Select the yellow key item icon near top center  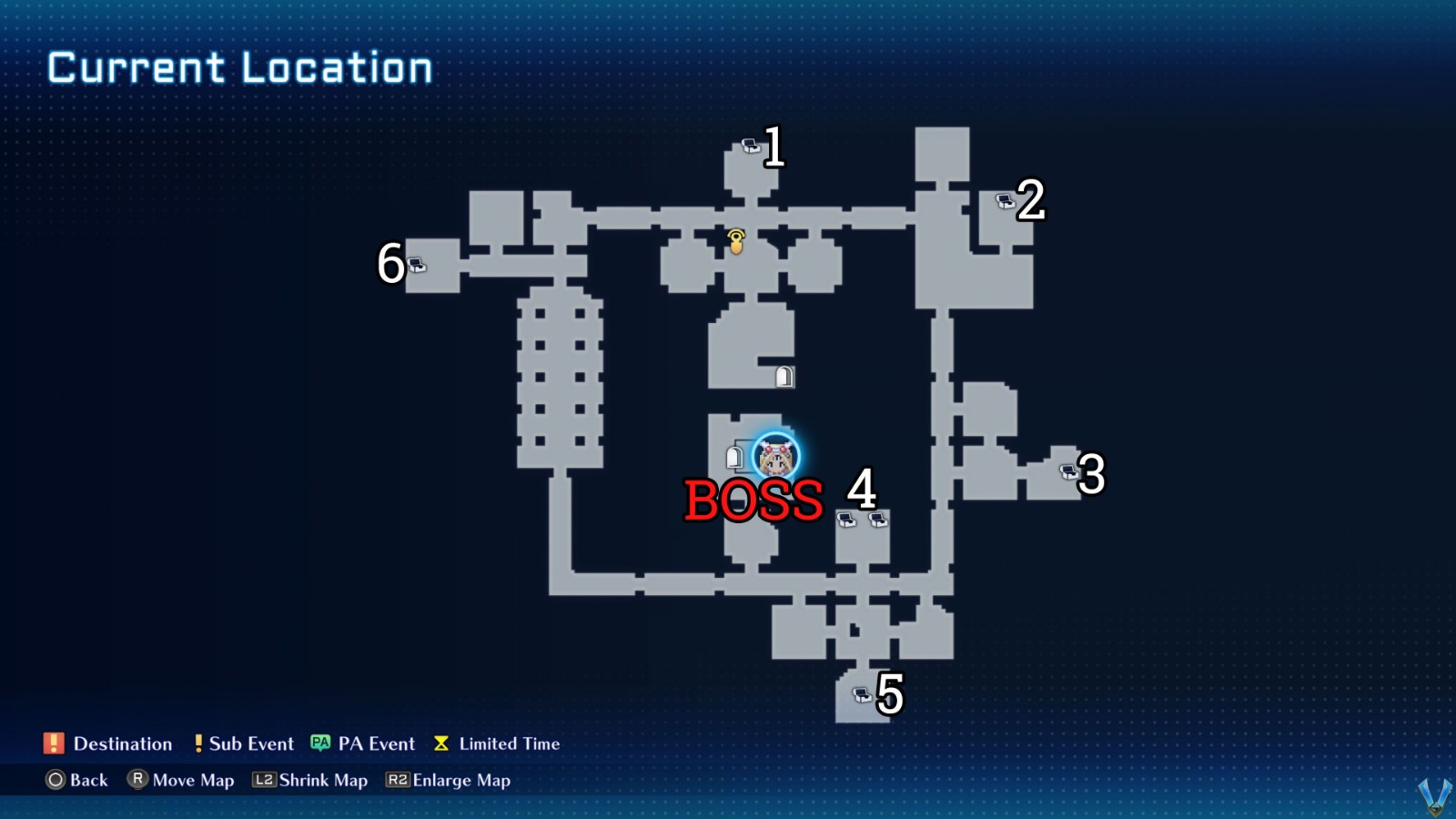click(735, 242)
